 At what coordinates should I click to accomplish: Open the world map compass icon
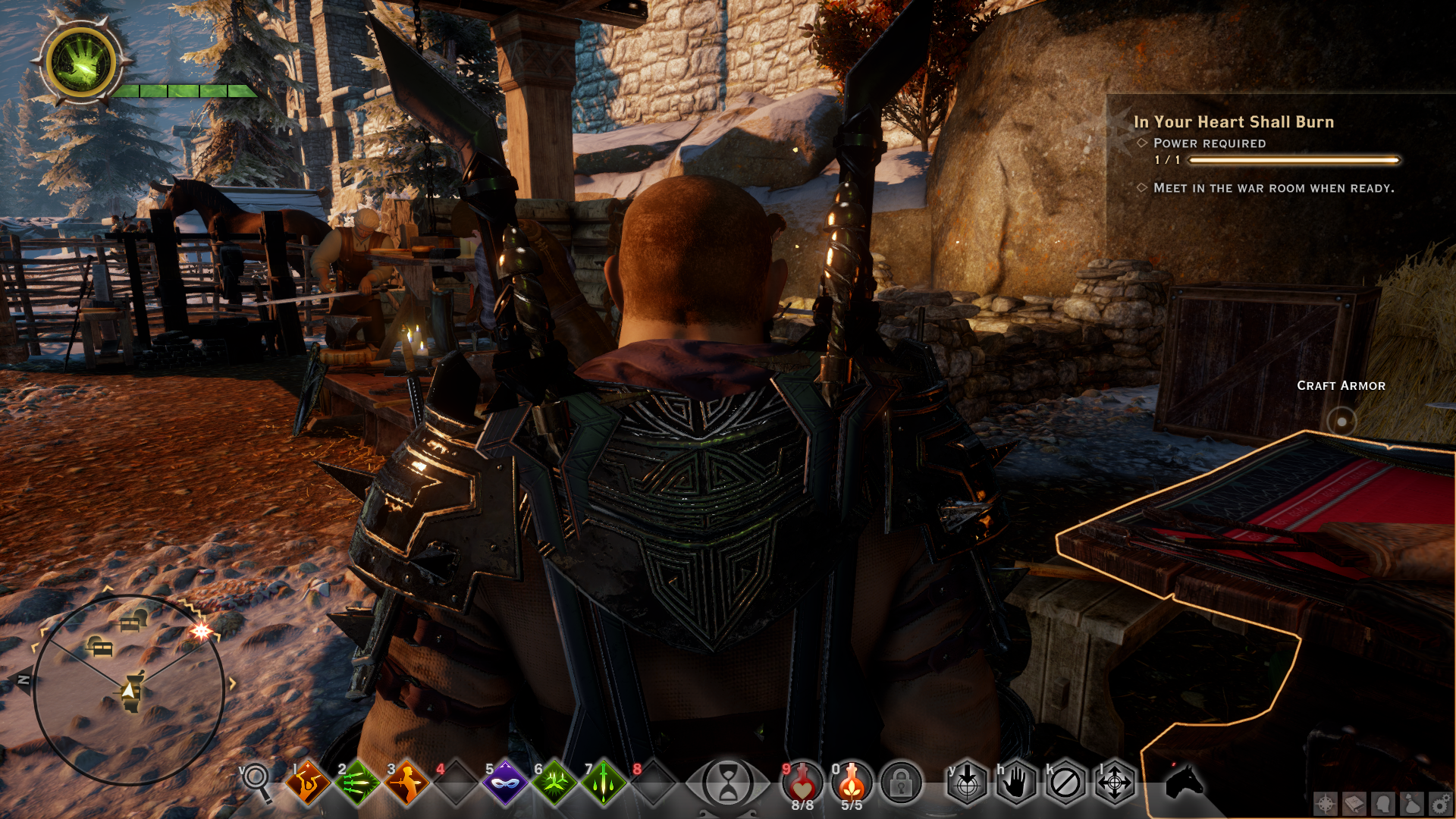tap(1326, 804)
